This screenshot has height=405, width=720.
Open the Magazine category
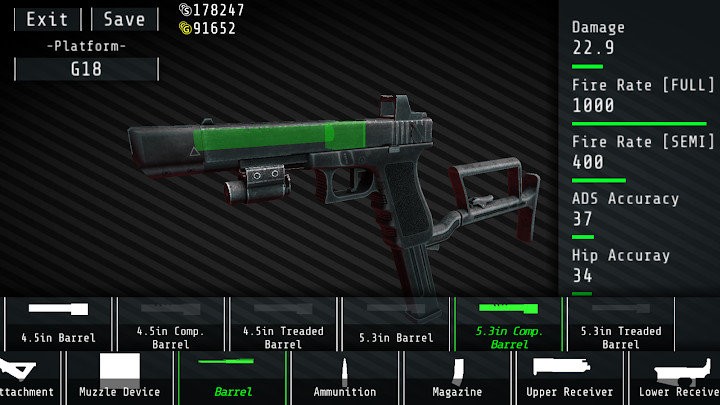(x=457, y=378)
